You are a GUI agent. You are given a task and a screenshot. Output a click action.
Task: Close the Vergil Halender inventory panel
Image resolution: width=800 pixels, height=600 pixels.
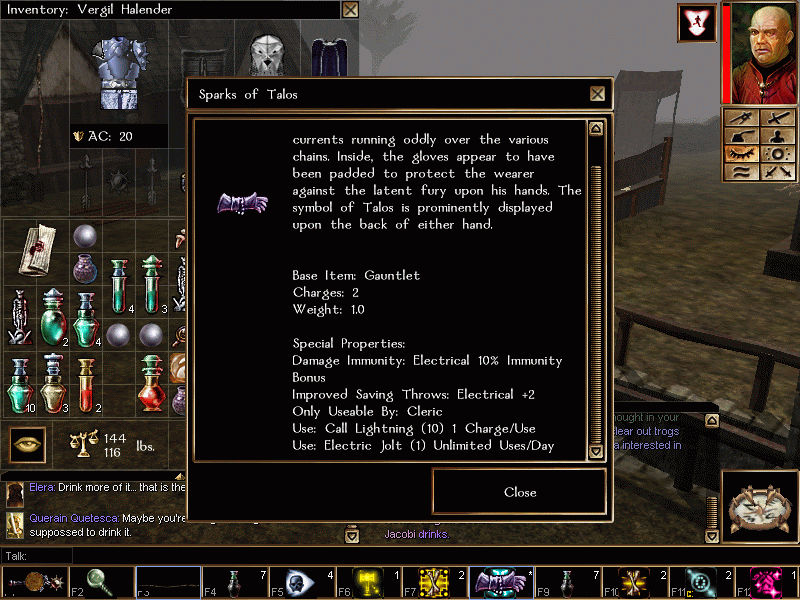click(x=350, y=10)
